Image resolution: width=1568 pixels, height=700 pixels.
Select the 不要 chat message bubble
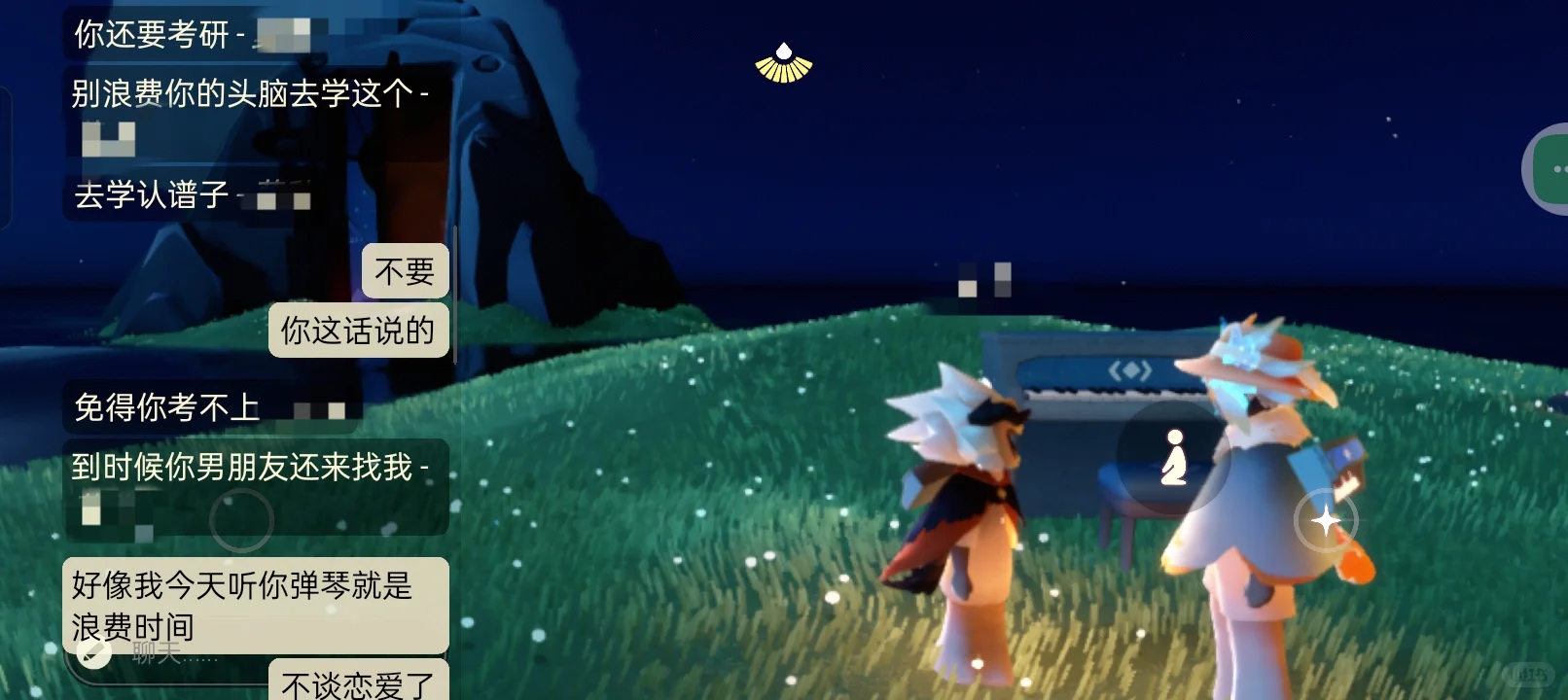tap(405, 270)
